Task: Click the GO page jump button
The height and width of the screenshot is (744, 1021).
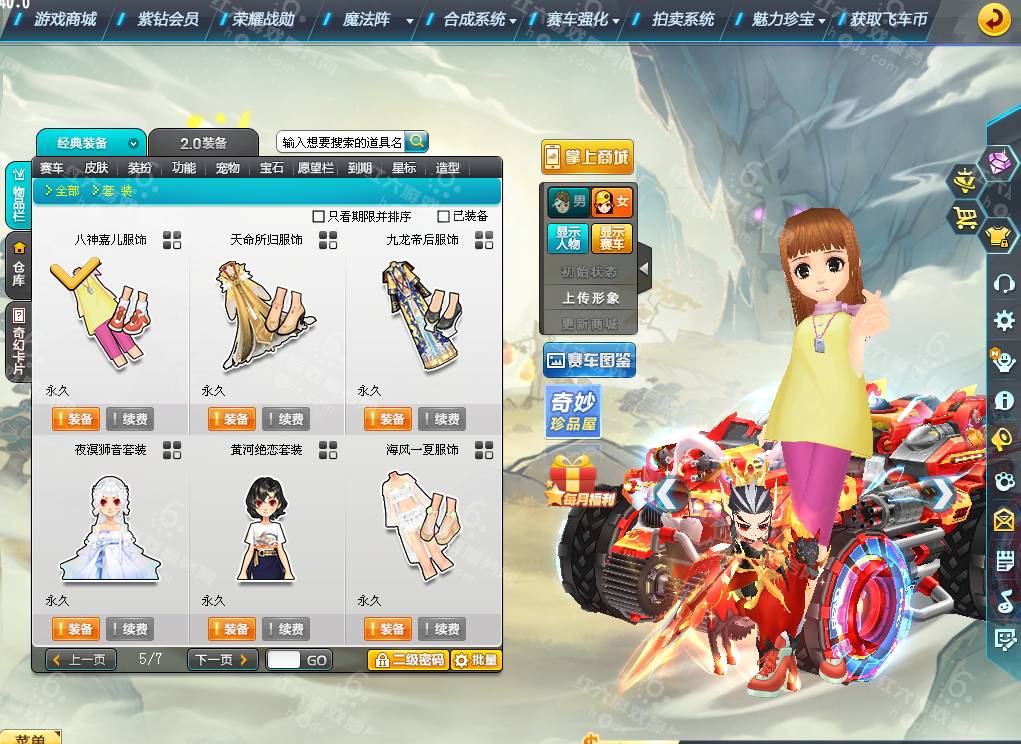Action: 317,661
